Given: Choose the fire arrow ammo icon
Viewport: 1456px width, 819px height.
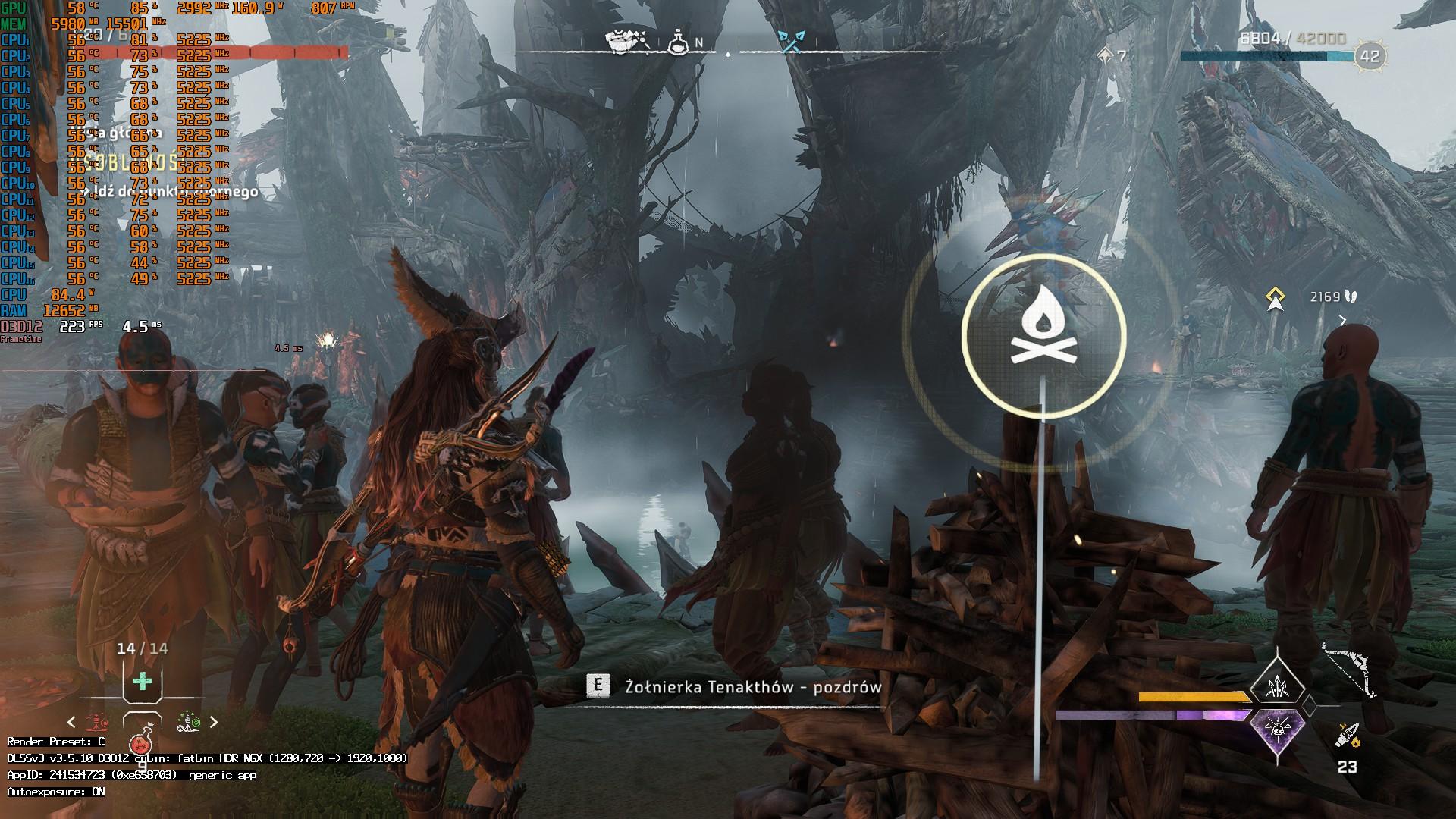Looking at the screenshot, I should (x=1348, y=736).
